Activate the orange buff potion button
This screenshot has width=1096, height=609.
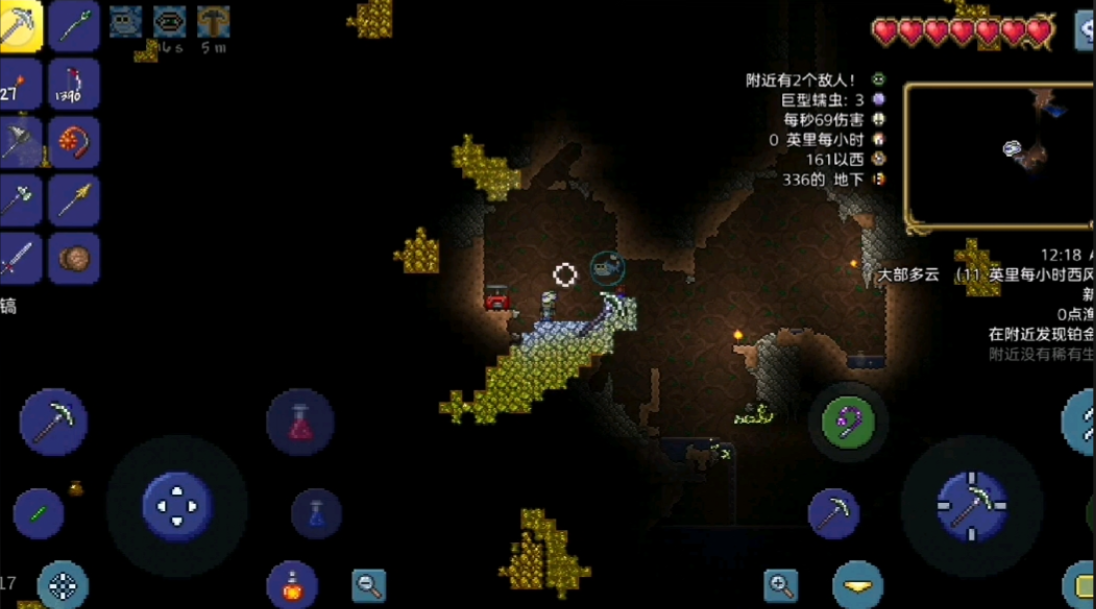292,586
